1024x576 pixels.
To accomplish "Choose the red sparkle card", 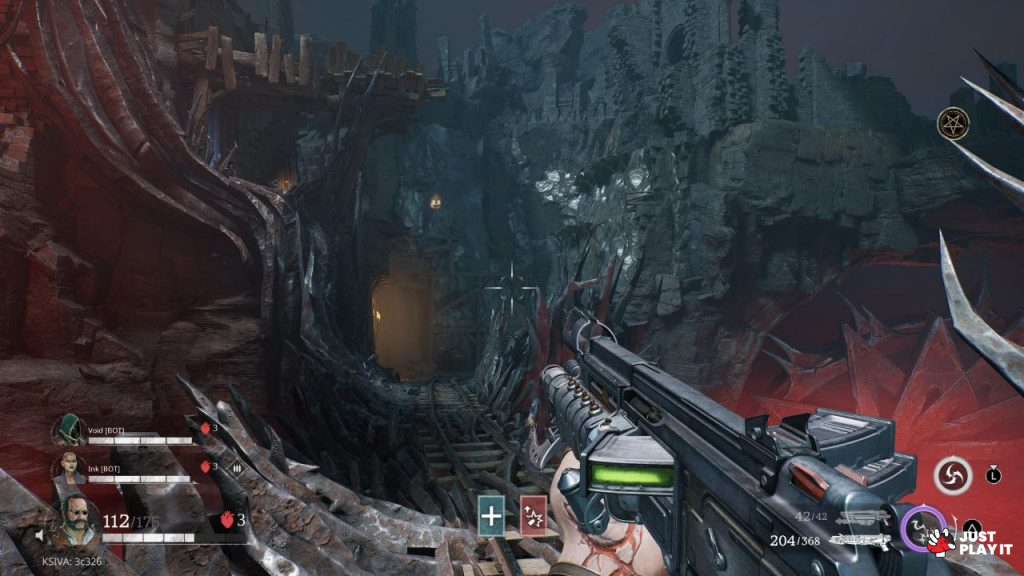I will 533,515.
